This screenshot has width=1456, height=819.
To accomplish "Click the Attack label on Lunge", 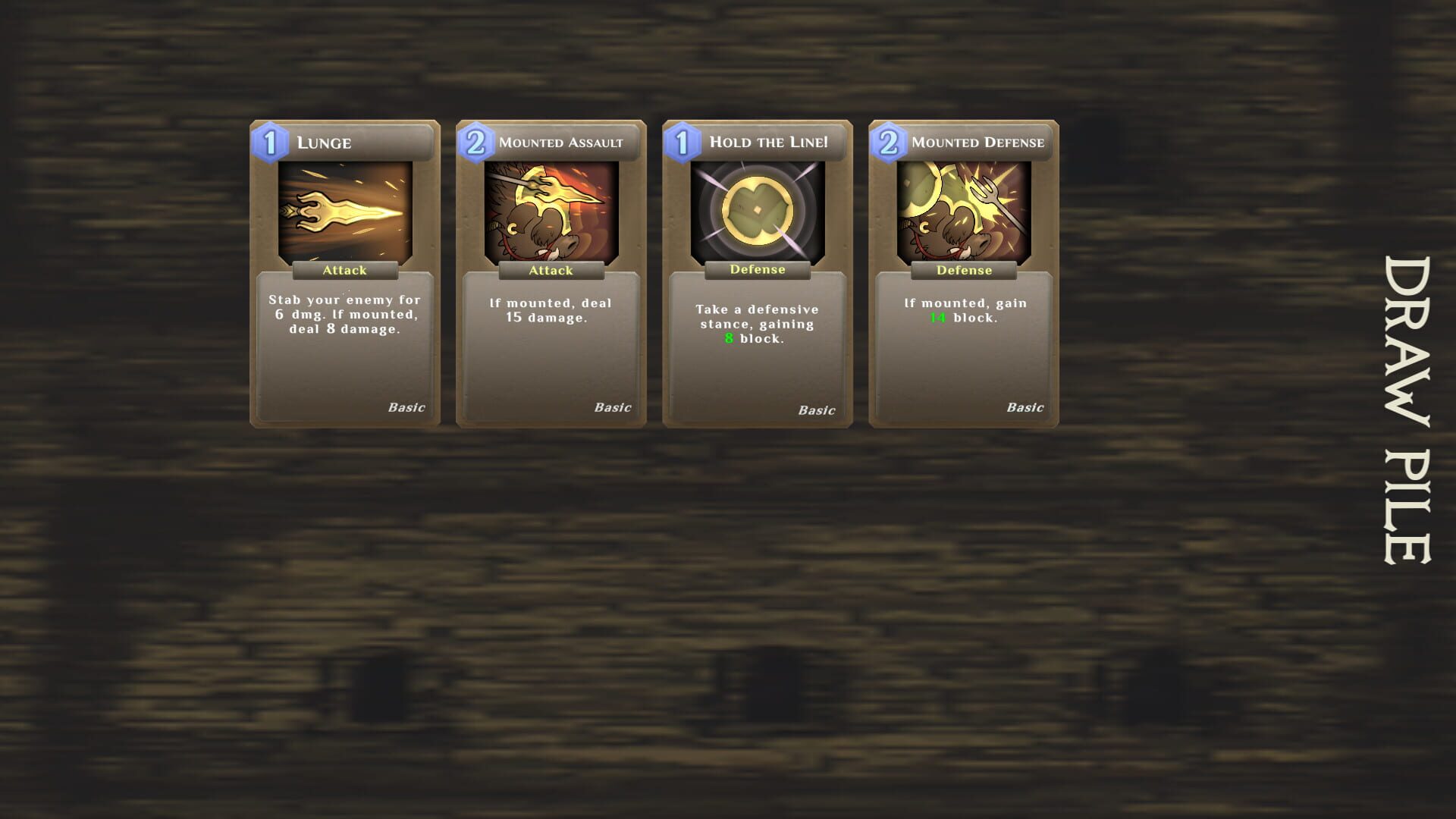I will (x=345, y=270).
